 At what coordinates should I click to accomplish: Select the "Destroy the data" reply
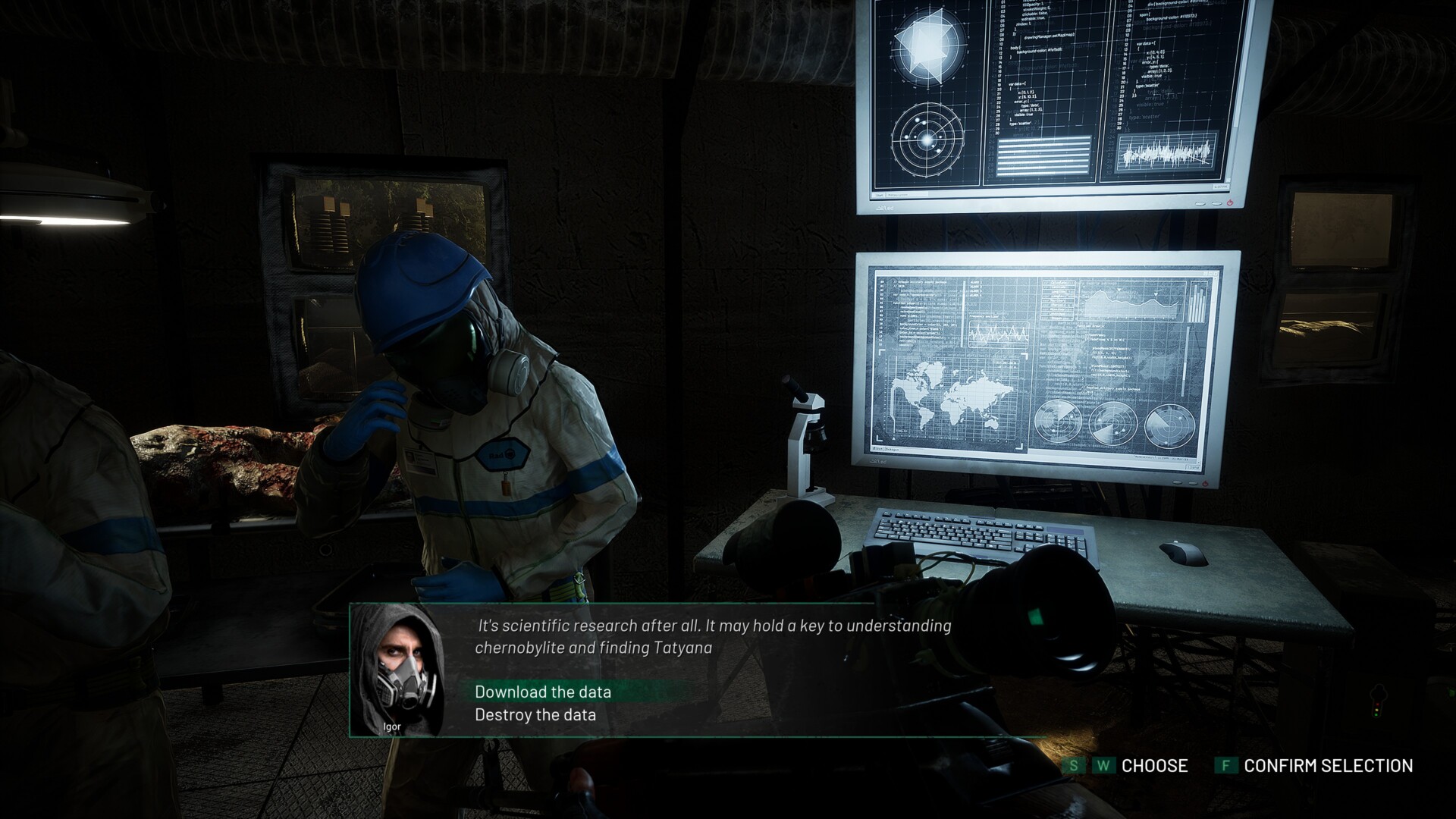click(535, 714)
